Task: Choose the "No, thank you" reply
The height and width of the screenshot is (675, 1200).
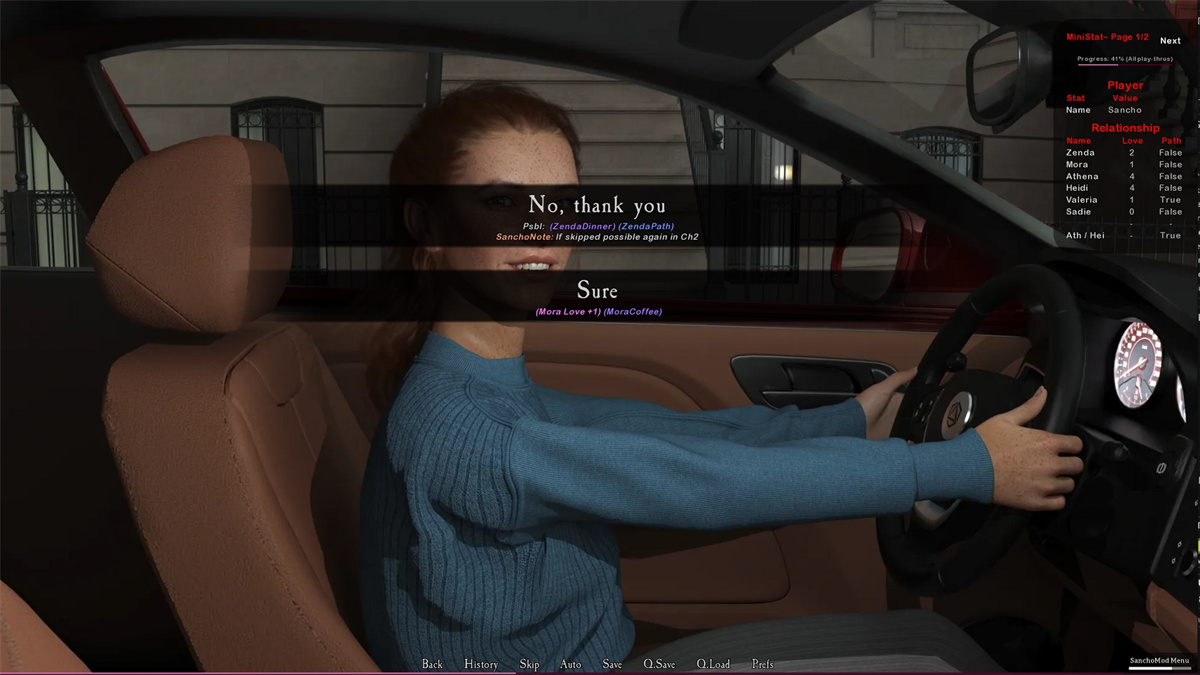Action: point(597,207)
